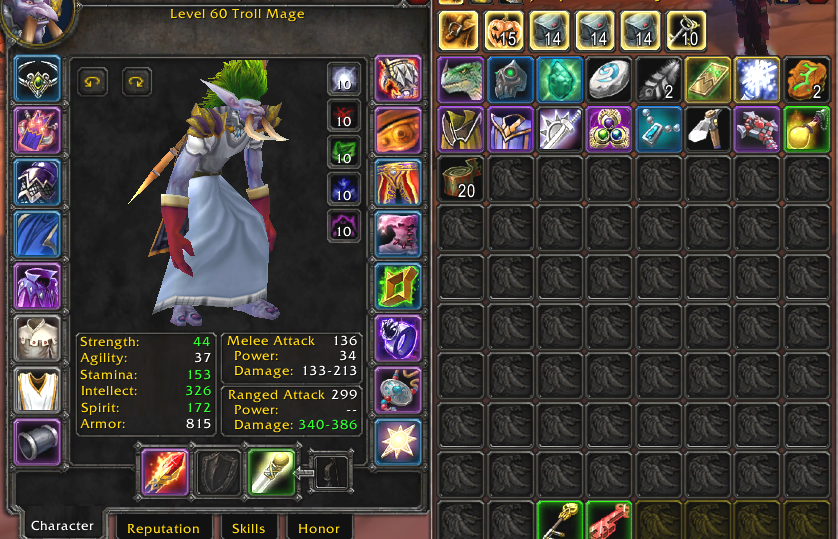Pick the green emerald gem item

tap(560, 80)
